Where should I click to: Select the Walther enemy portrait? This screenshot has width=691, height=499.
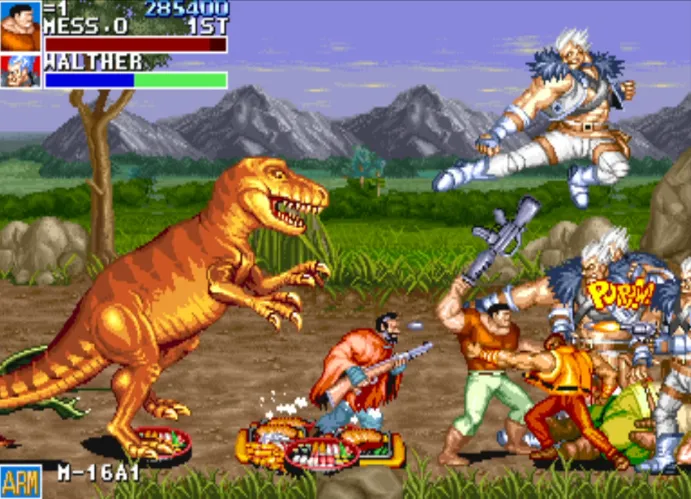(20, 71)
